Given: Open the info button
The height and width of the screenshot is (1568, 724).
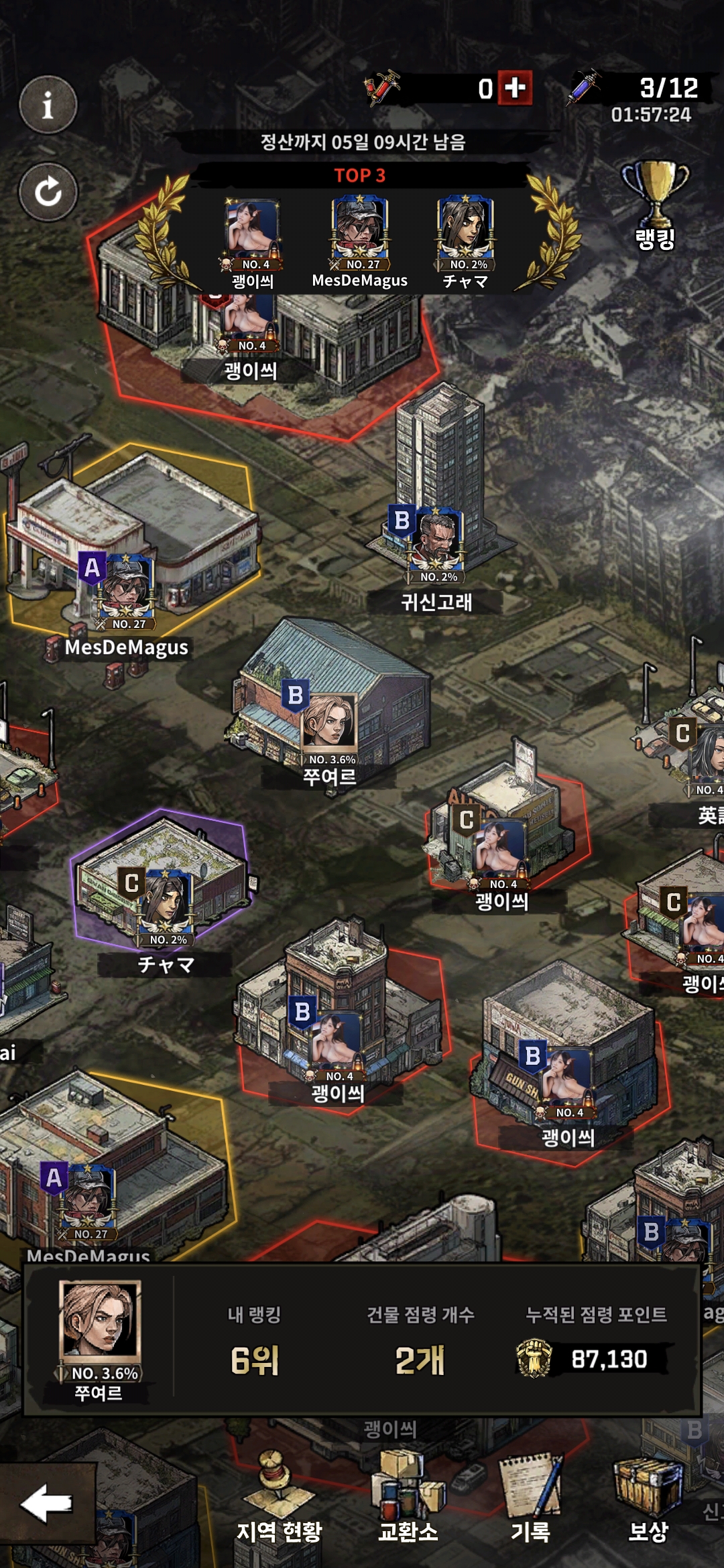Looking at the screenshot, I should coord(48,105).
